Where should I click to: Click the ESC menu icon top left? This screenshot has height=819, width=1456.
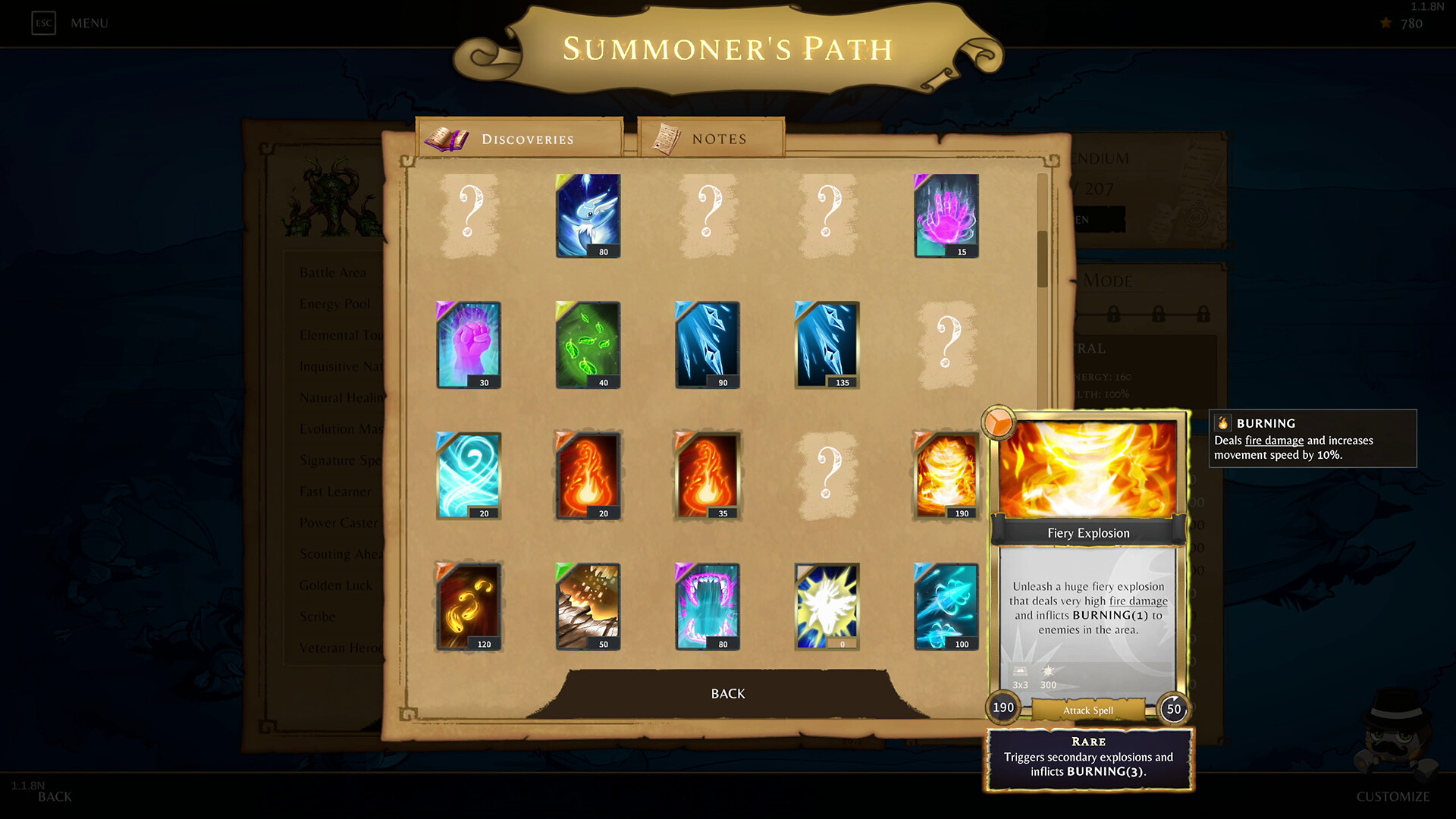pos(43,23)
